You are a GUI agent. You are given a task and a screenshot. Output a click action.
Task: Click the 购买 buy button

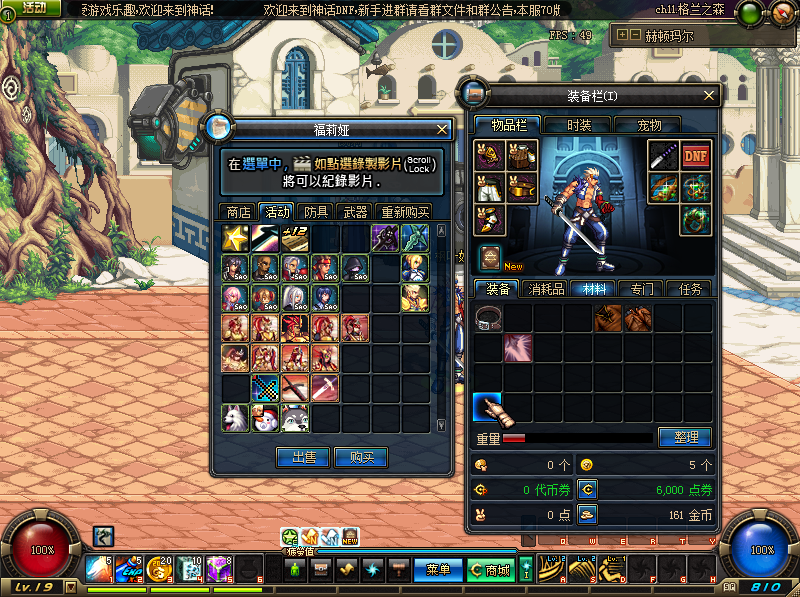[360, 457]
